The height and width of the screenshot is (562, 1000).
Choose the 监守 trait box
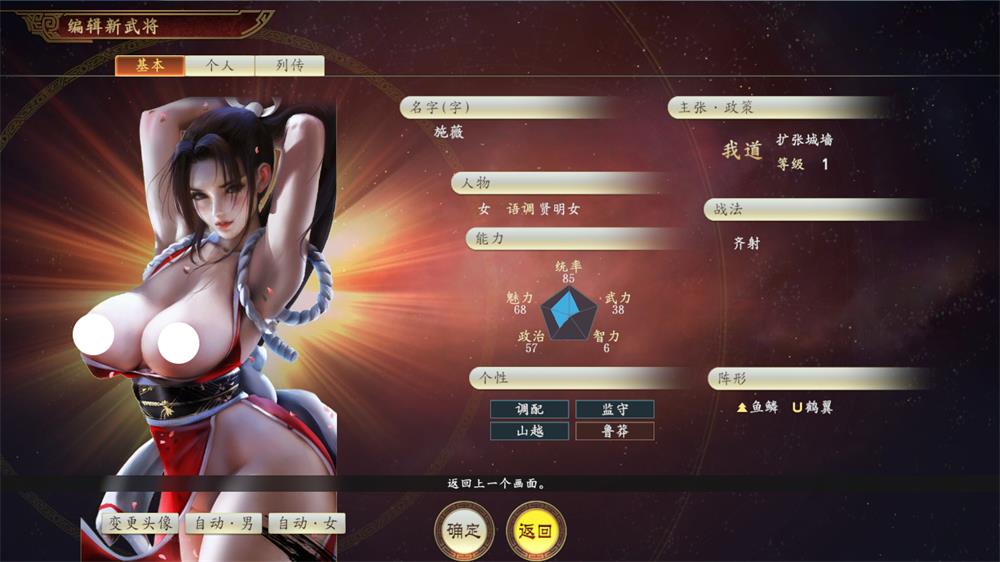615,409
